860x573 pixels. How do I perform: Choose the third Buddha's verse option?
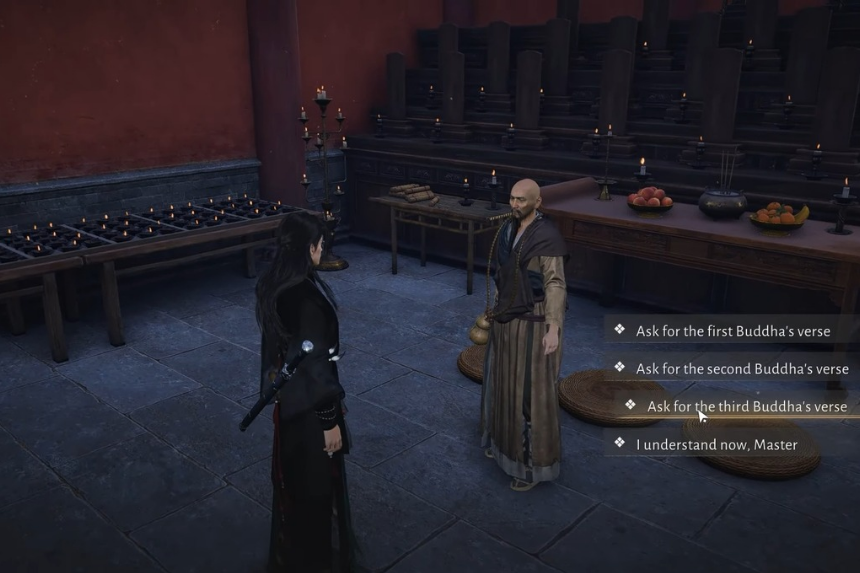pyautogui.click(x=746, y=407)
